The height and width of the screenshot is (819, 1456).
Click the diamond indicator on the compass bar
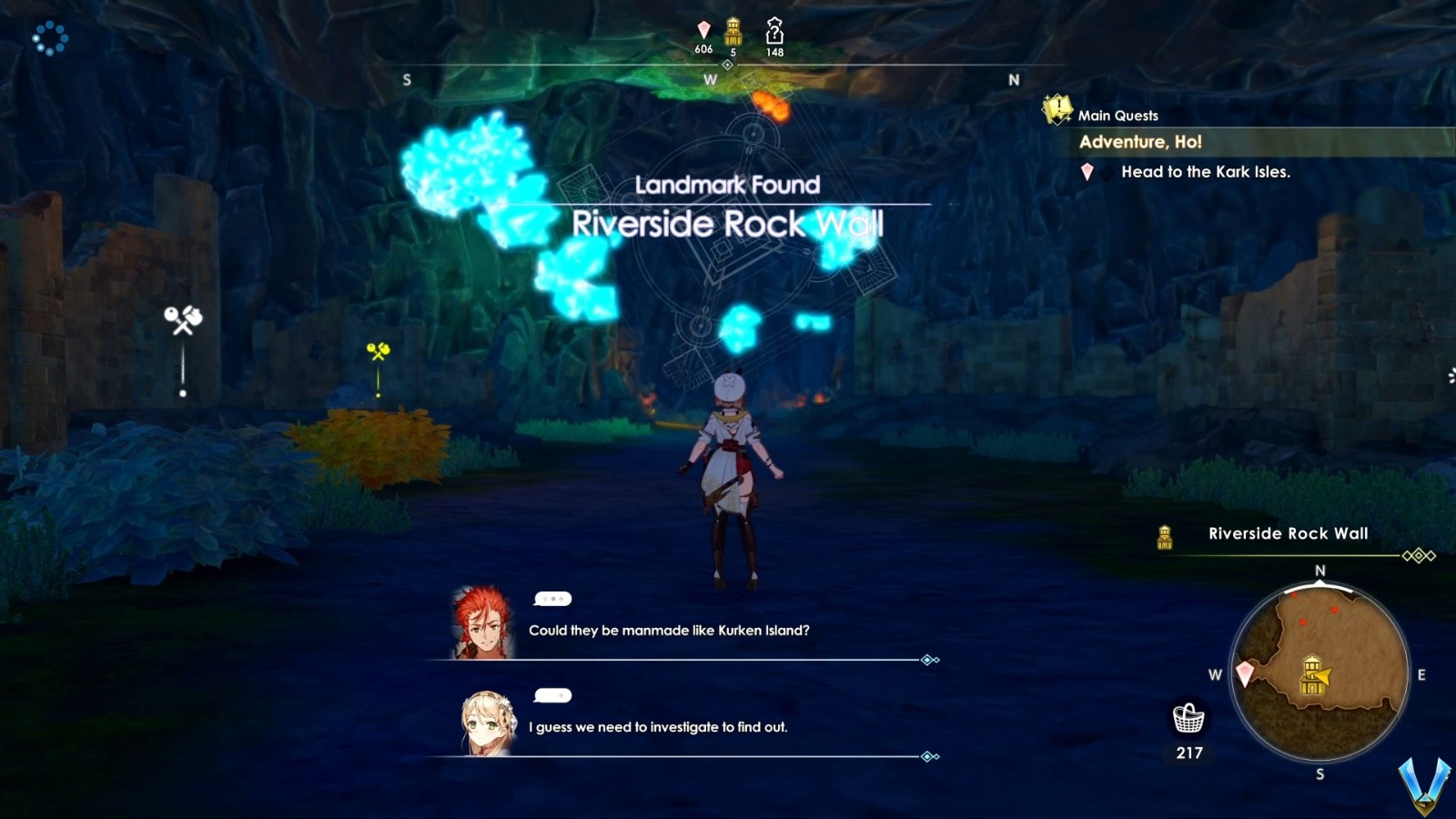click(727, 65)
